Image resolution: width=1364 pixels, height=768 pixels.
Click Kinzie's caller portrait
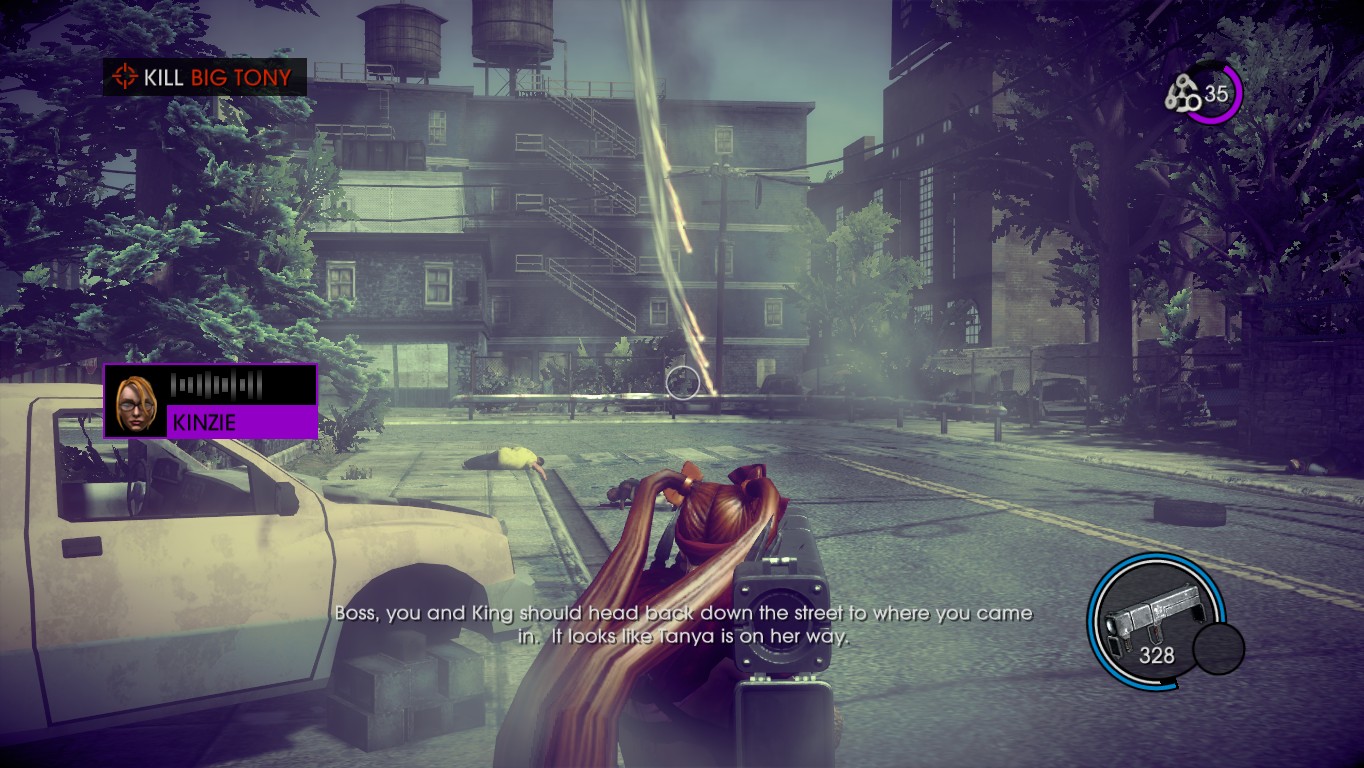[136, 402]
